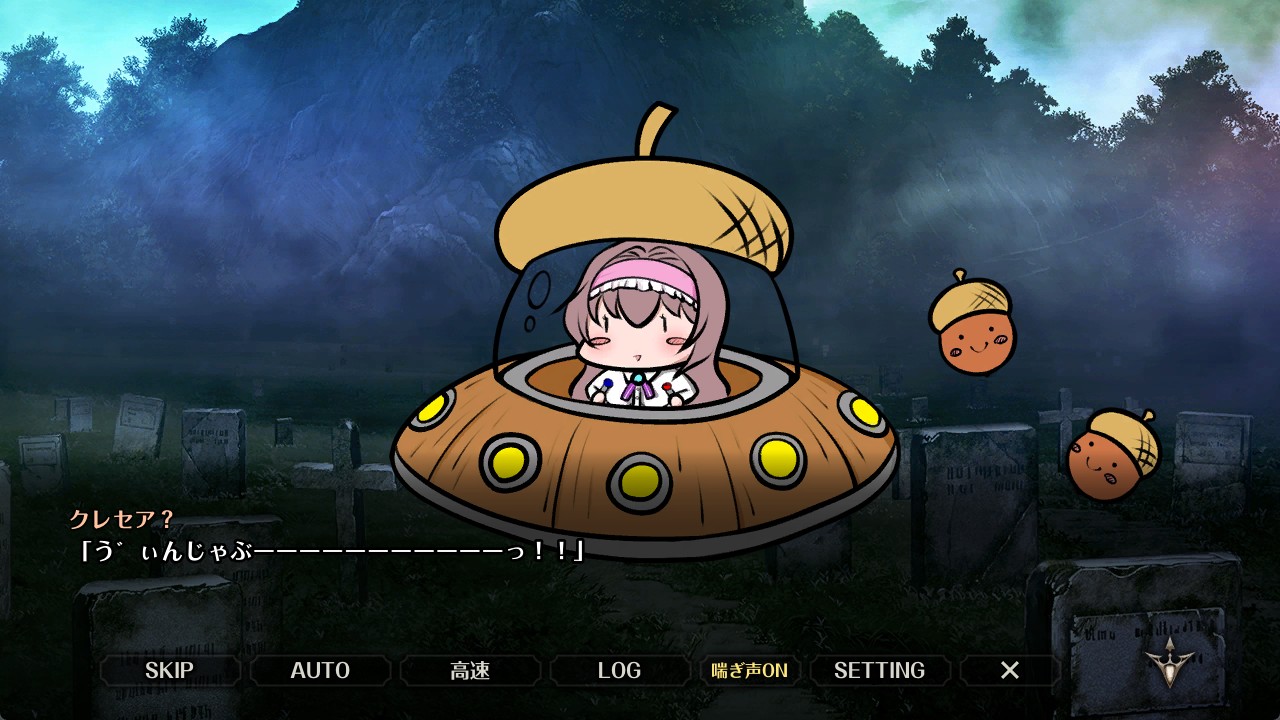Open the dialogue LOG
The height and width of the screenshot is (720, 1280).
click(619, 670)
